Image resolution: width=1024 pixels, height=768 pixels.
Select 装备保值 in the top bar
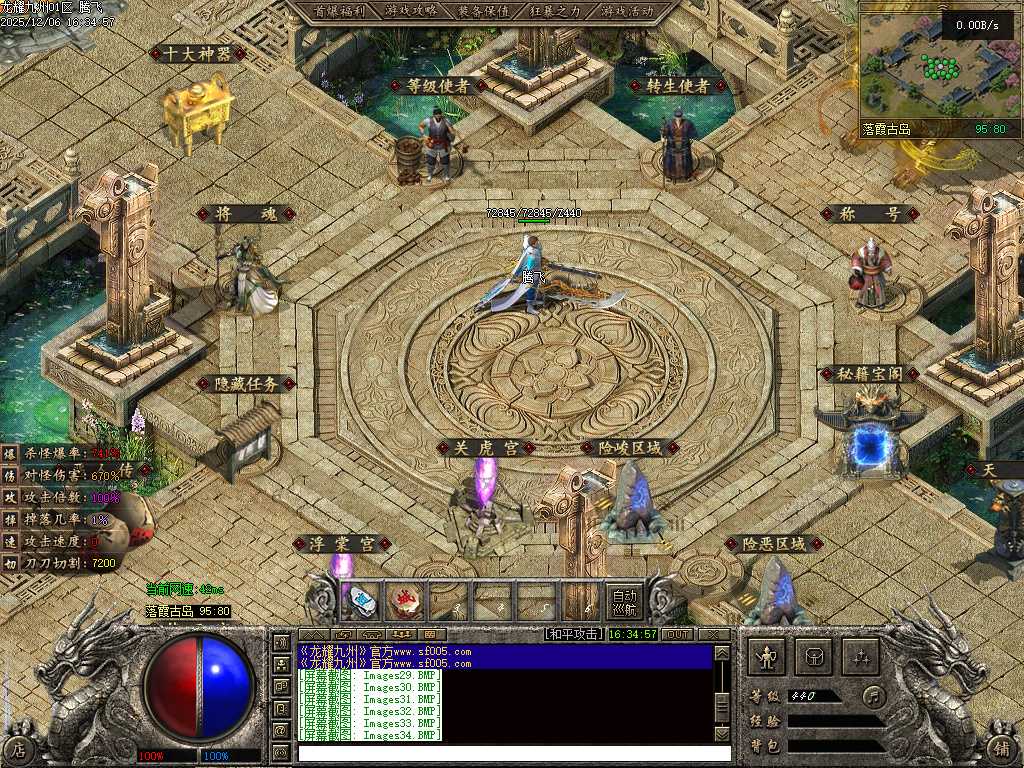483,11
